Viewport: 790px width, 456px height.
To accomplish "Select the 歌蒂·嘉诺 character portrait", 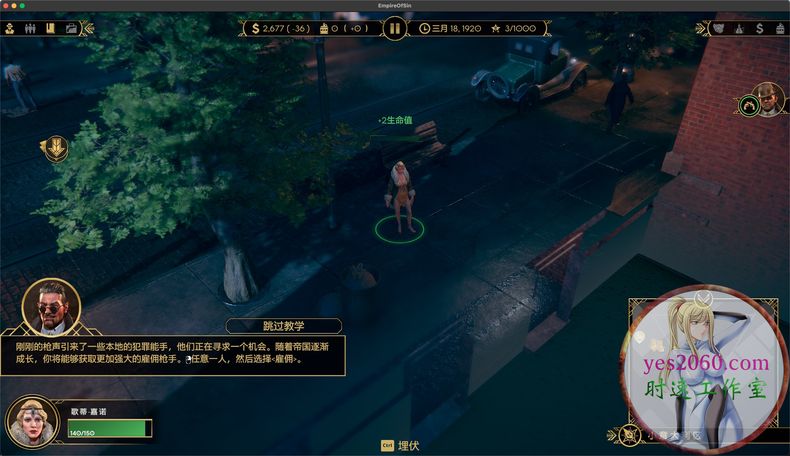I will coord(31,421).
